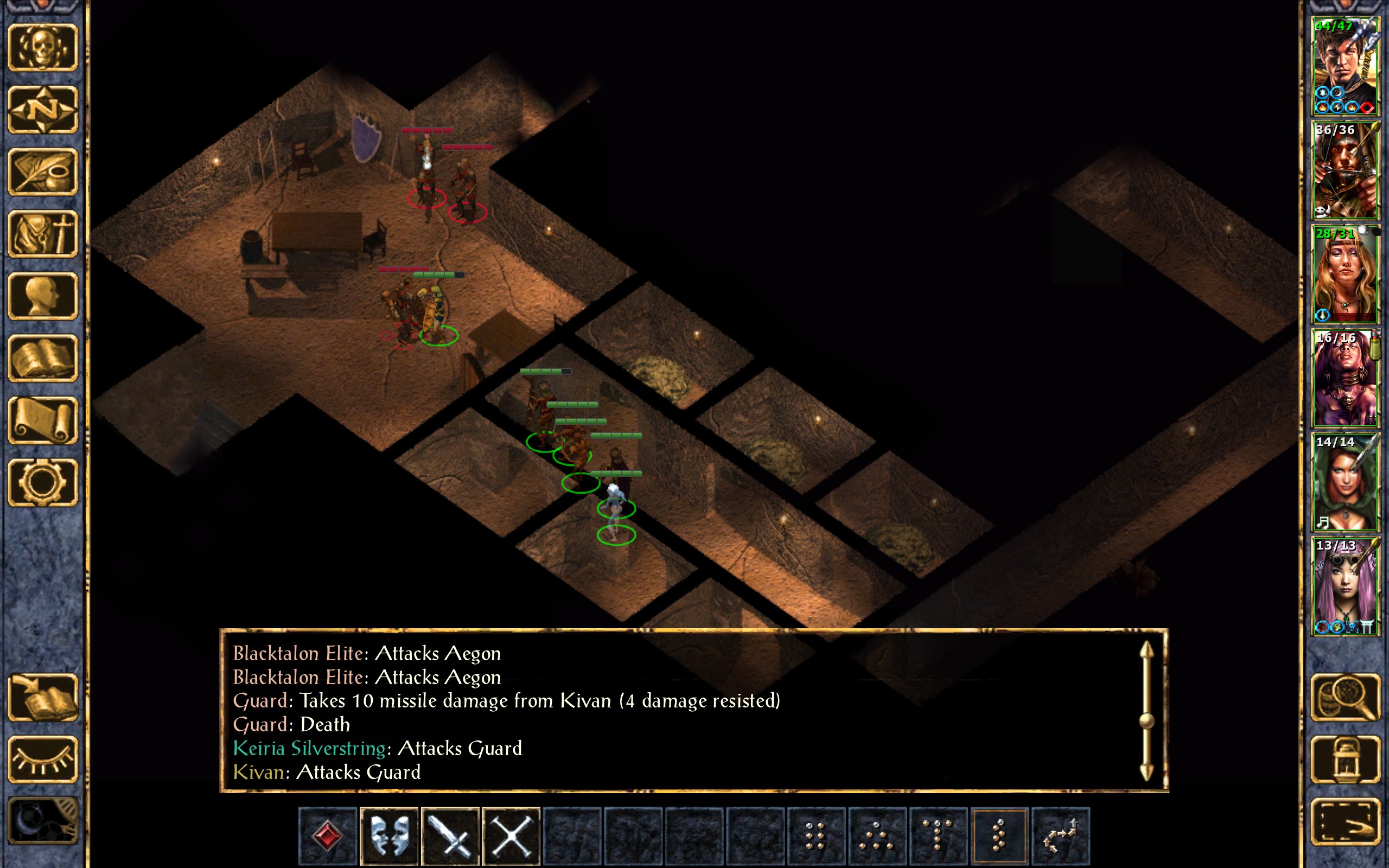Open the mage spellbook icon
The width and height of the screenshot is (1389, 868).
tap(43, 358)
